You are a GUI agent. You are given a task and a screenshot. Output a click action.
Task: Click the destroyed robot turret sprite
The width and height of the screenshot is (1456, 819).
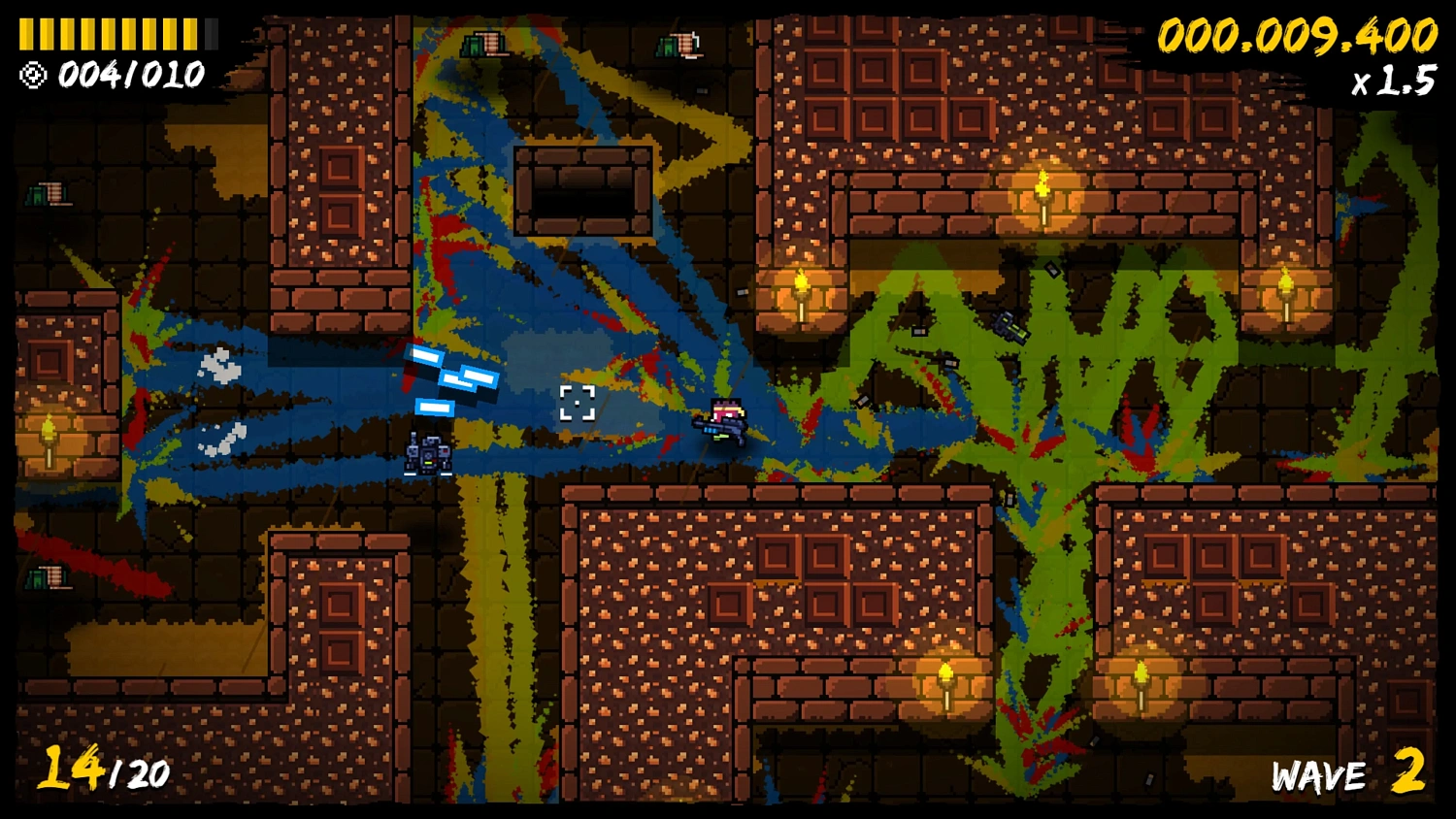coord(427,453)
